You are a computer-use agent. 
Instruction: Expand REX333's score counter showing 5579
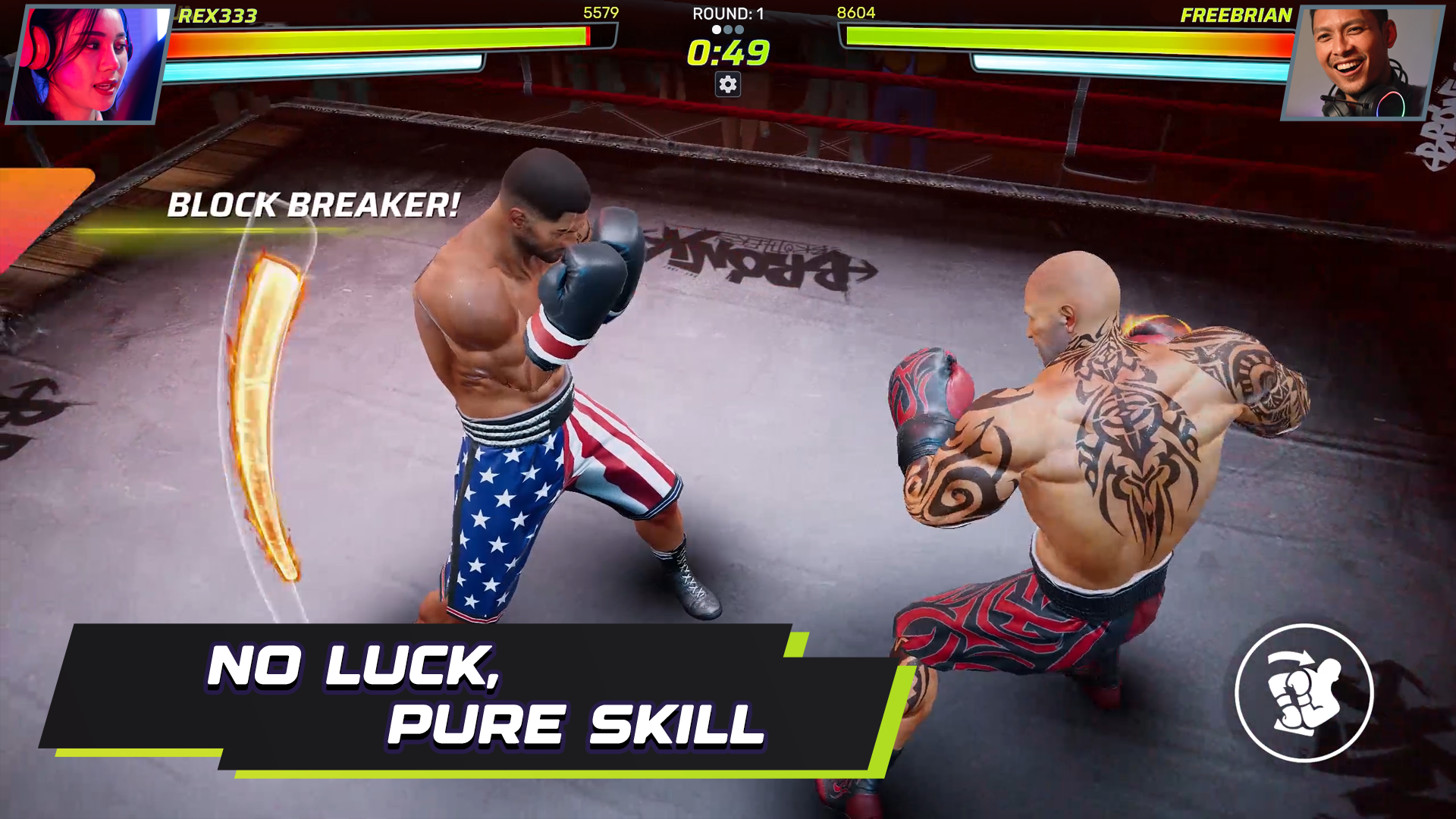click(601, 11)
